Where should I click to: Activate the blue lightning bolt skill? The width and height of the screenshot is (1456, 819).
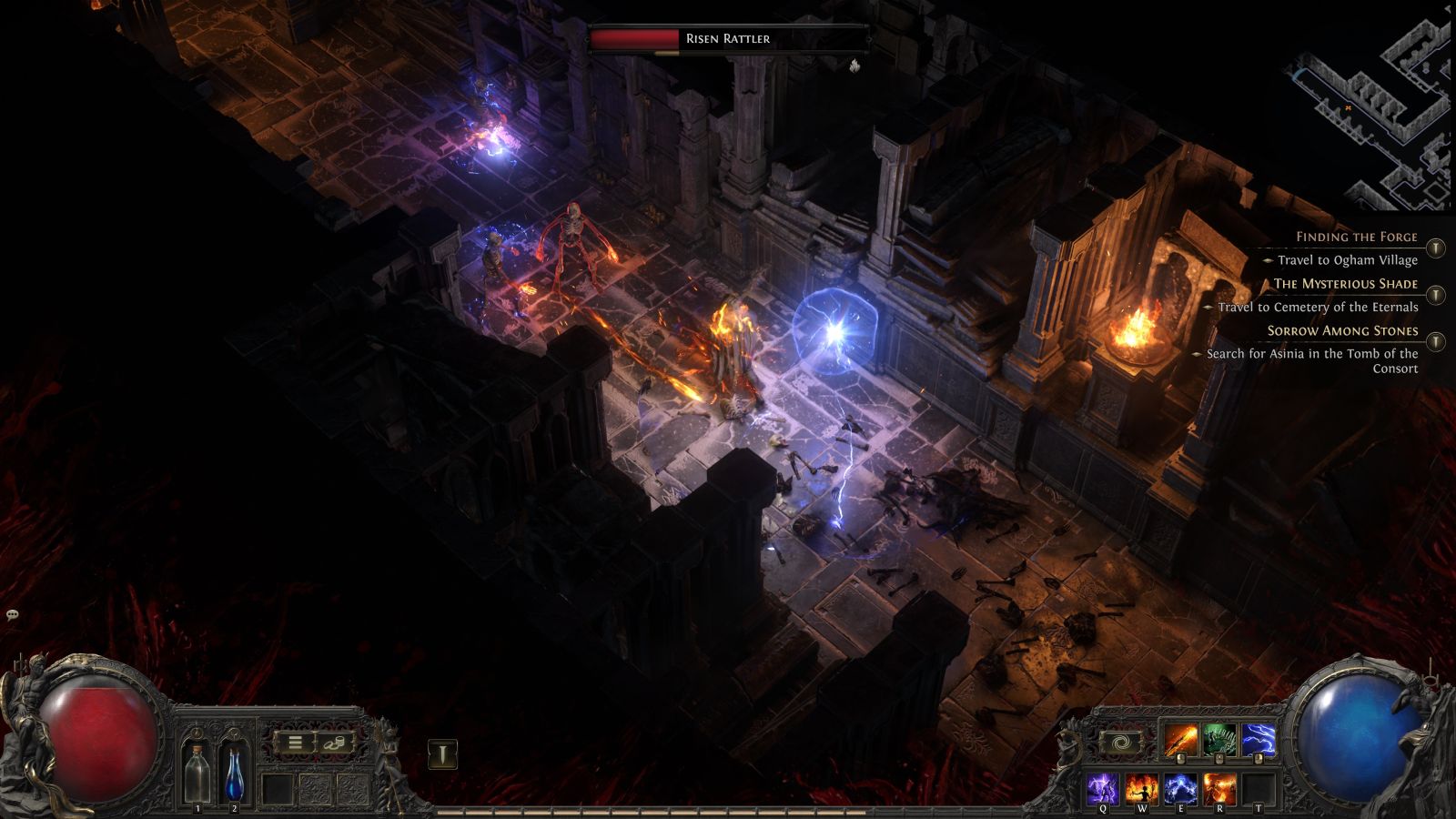pyautogui.click(x=1259, y=742)
